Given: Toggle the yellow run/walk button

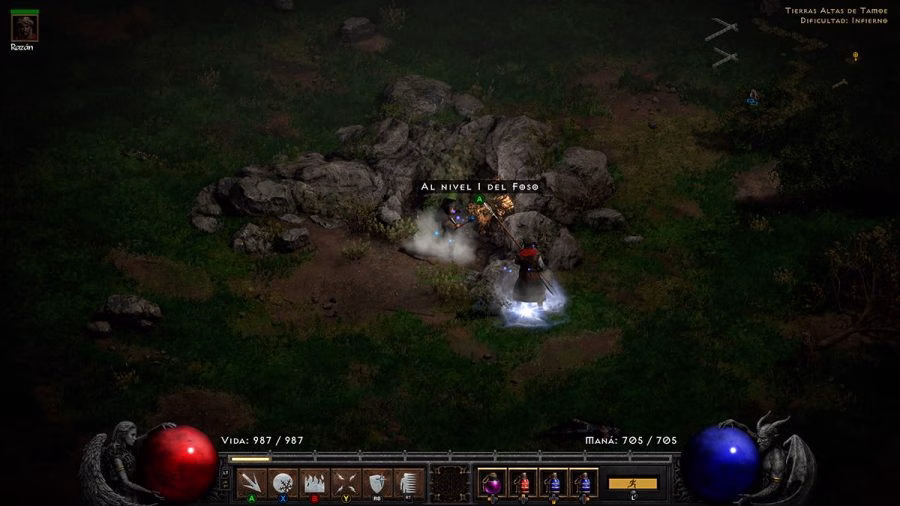Looking at the screenshot, I should click(x=633, y=483).
